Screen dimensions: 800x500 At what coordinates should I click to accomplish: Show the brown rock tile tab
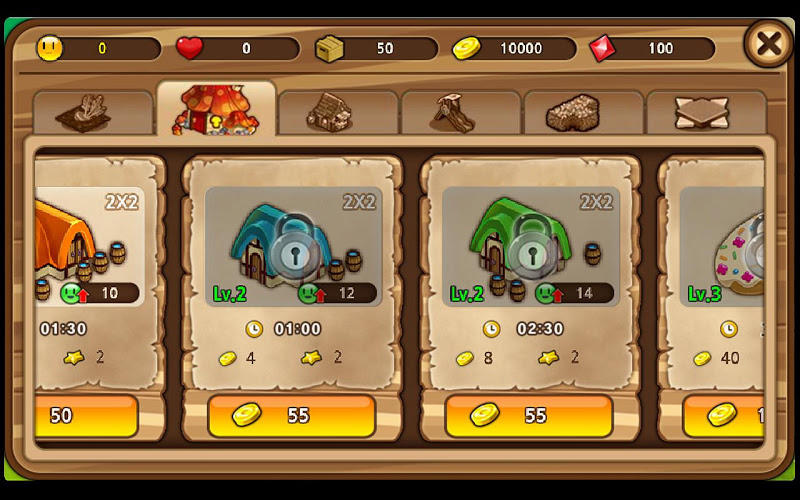point(583,113)
